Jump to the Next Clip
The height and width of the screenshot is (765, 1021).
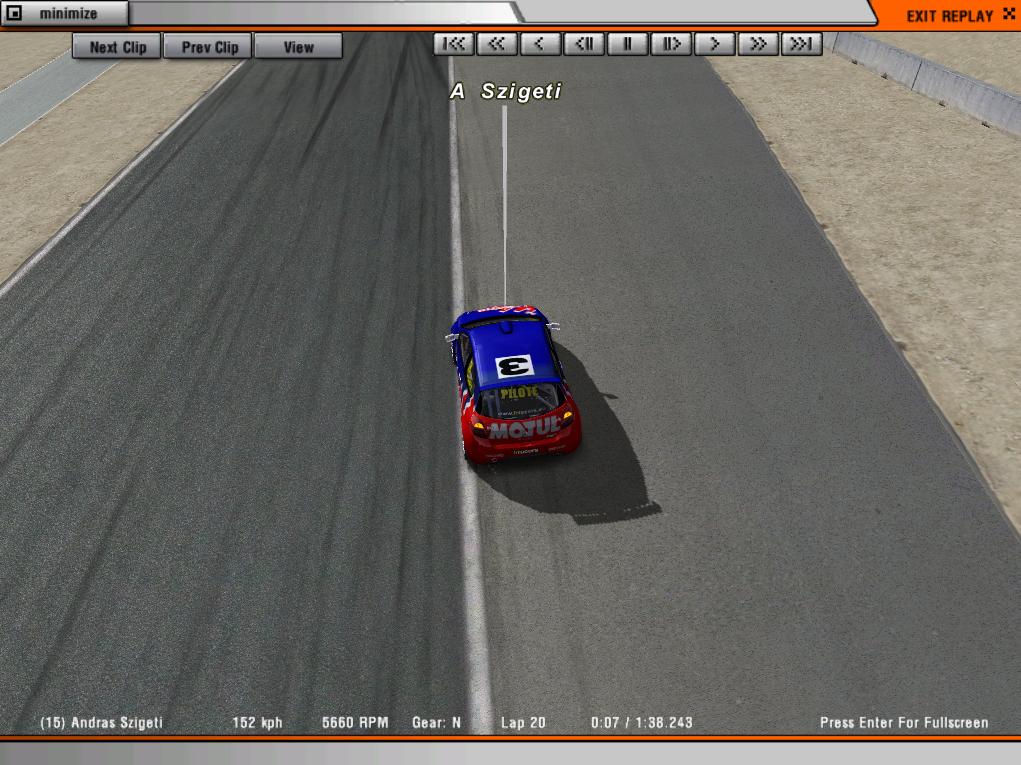(x=117, y=47)
